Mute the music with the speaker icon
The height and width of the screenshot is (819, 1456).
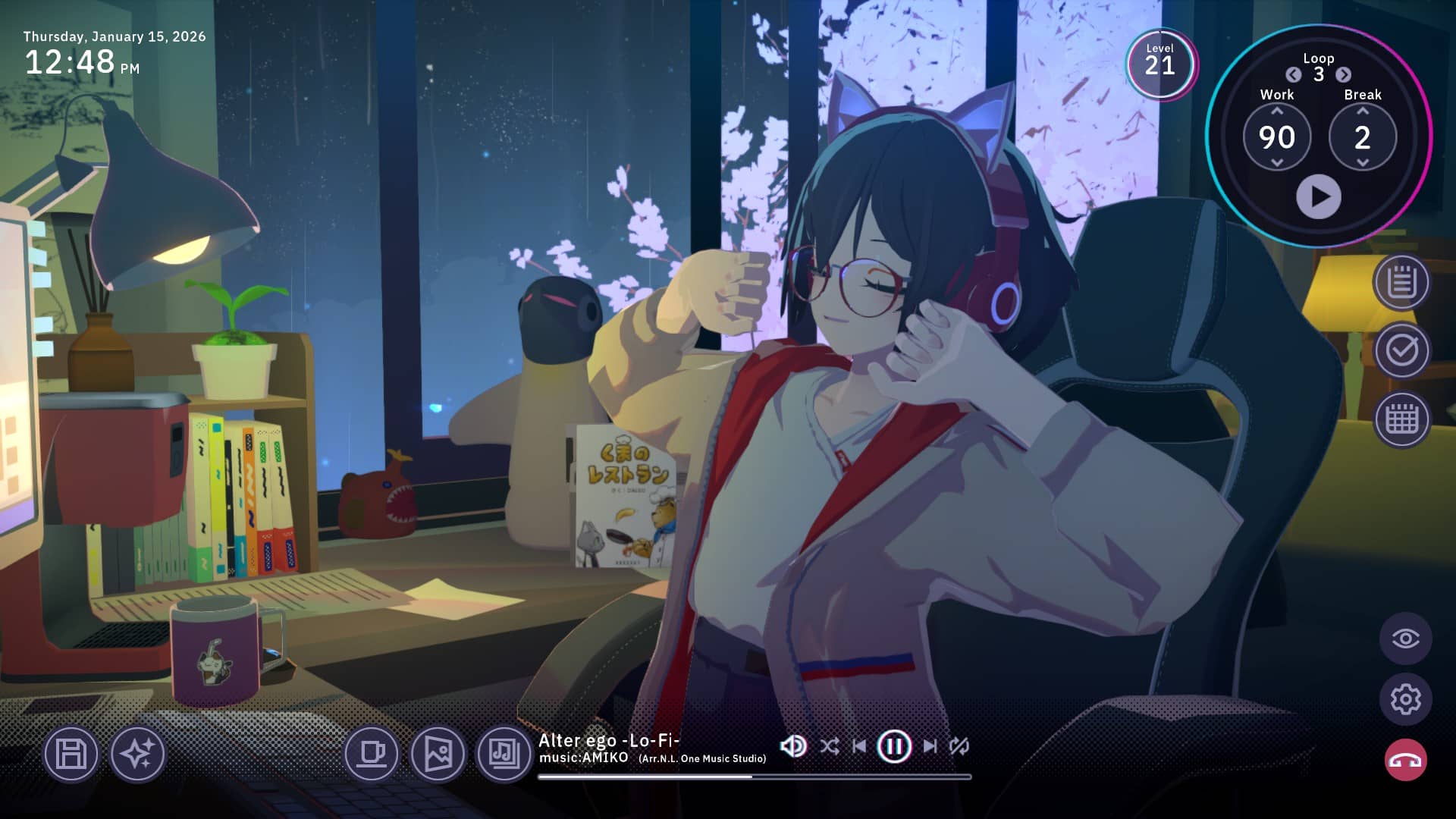tap(793, 746)
